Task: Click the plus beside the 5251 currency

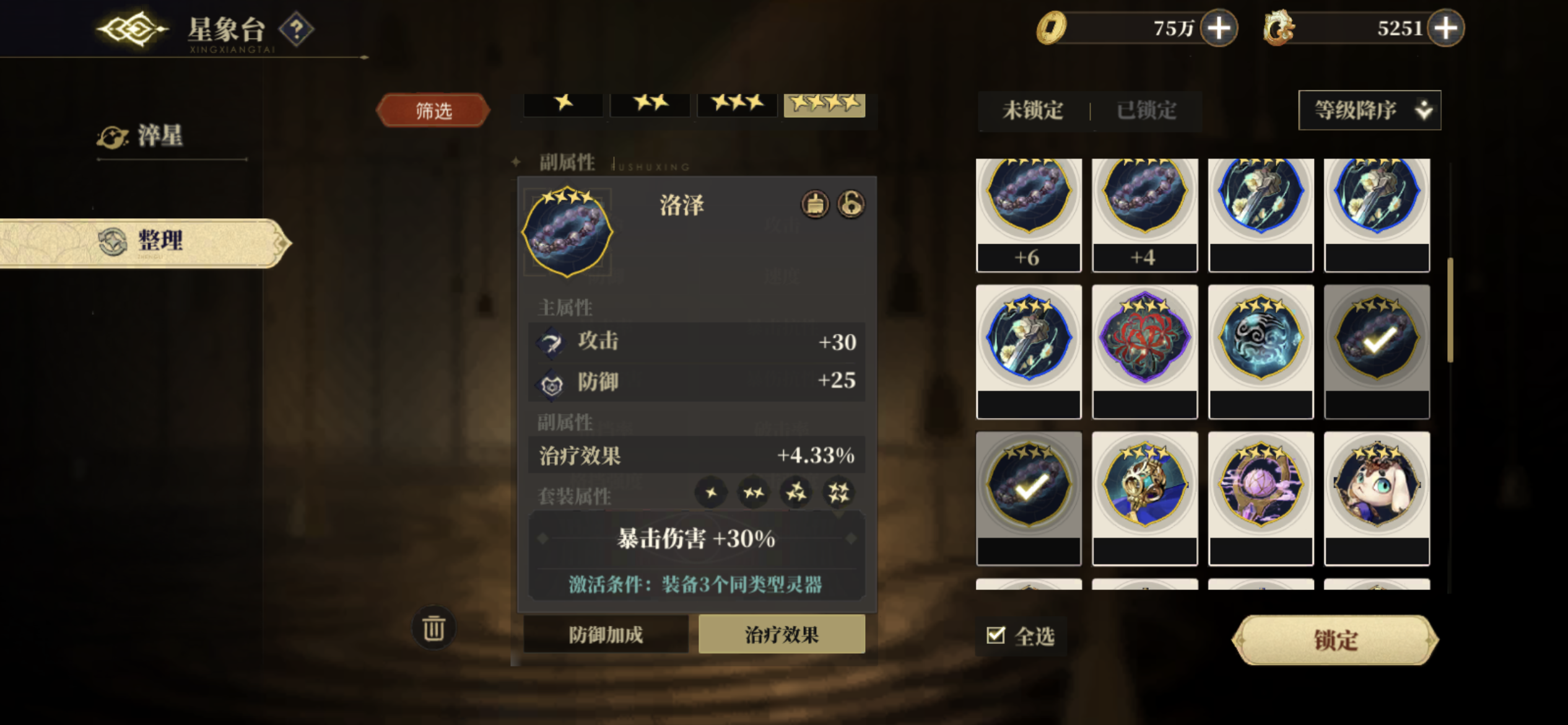Action: [1444, 28]
